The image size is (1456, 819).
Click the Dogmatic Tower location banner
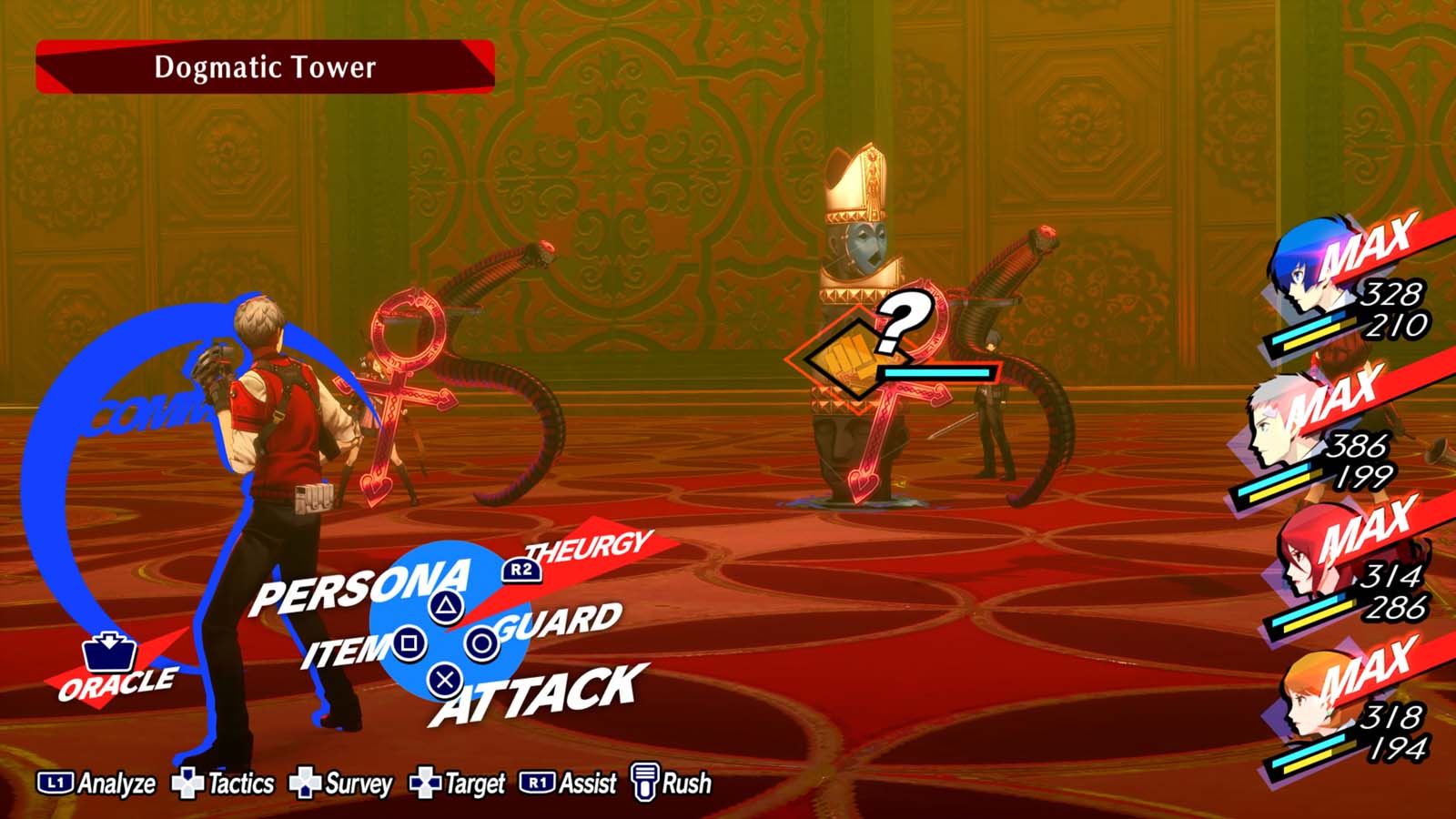pyautogui.click(x=264, y=67)
